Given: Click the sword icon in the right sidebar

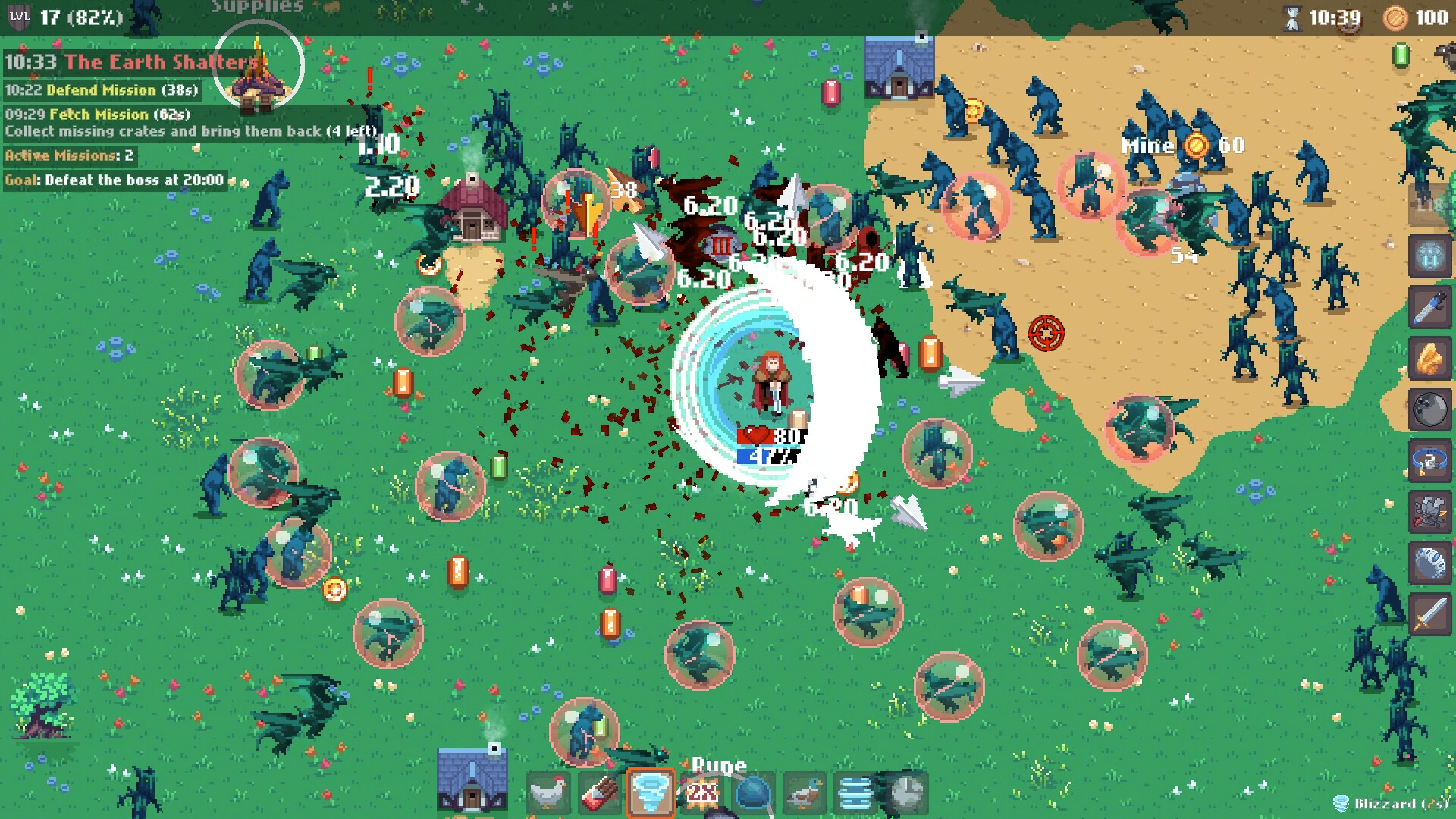Looking at the screenshot, I should tap(1428, 611).
